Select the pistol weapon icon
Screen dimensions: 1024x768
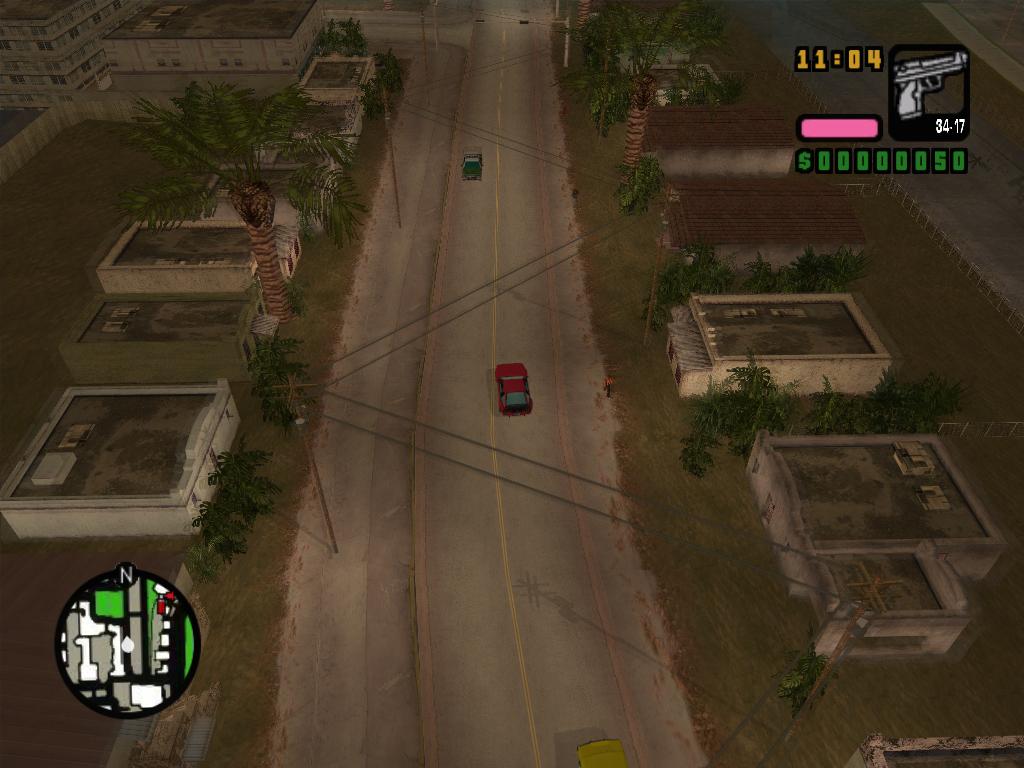click(929, 89)
